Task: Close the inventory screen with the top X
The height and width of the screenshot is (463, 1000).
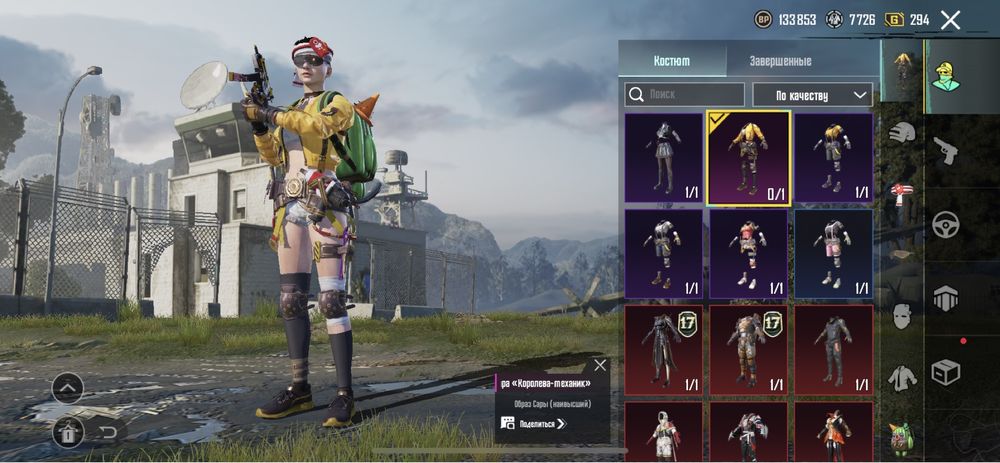Action: click(950, 20)
